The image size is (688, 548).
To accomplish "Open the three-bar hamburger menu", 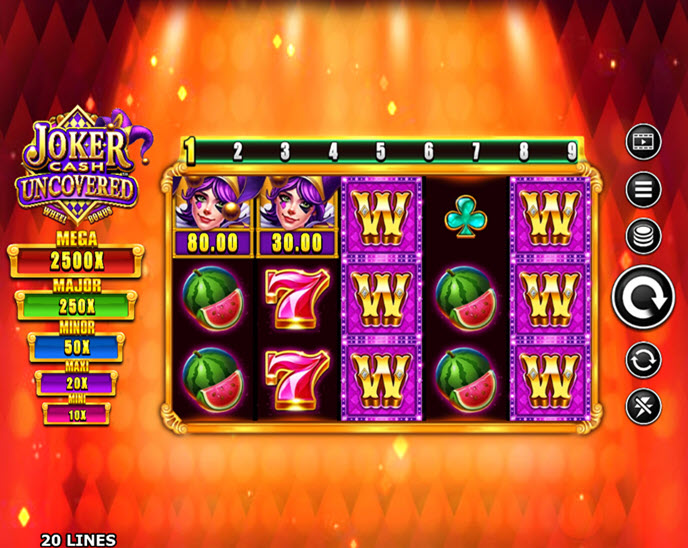I will (643, 188).
